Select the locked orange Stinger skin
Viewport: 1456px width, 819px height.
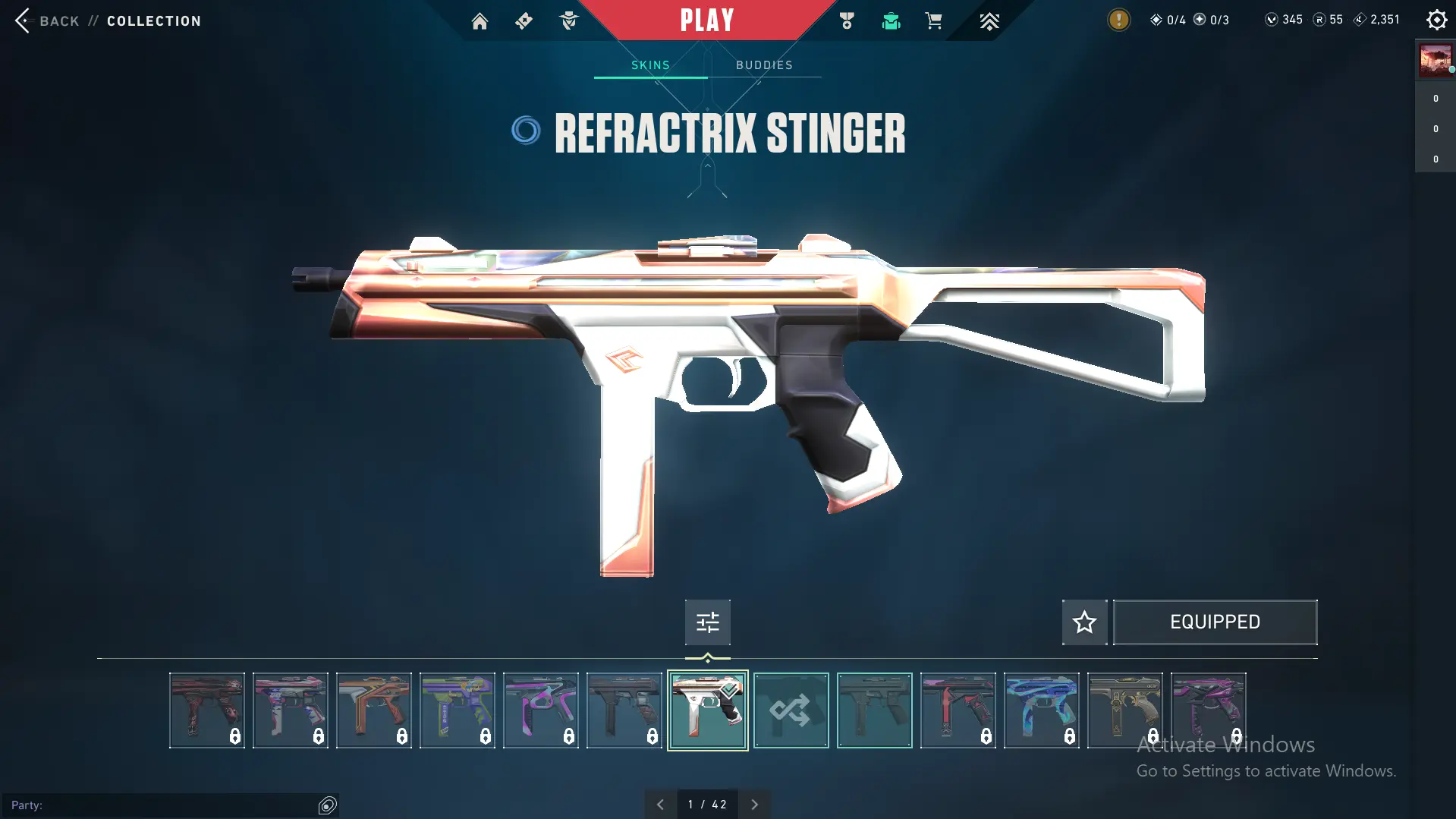point(373,710)
